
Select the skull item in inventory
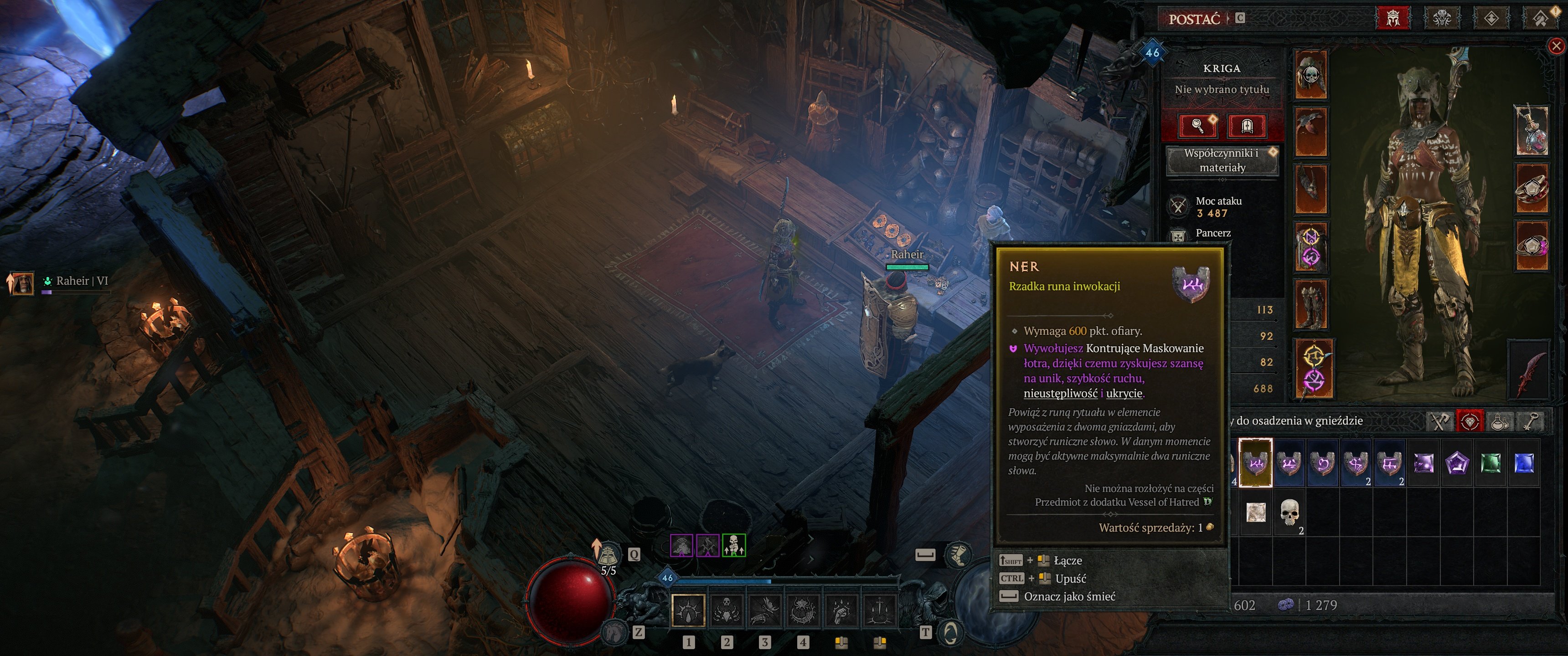tap(1289, 512)
